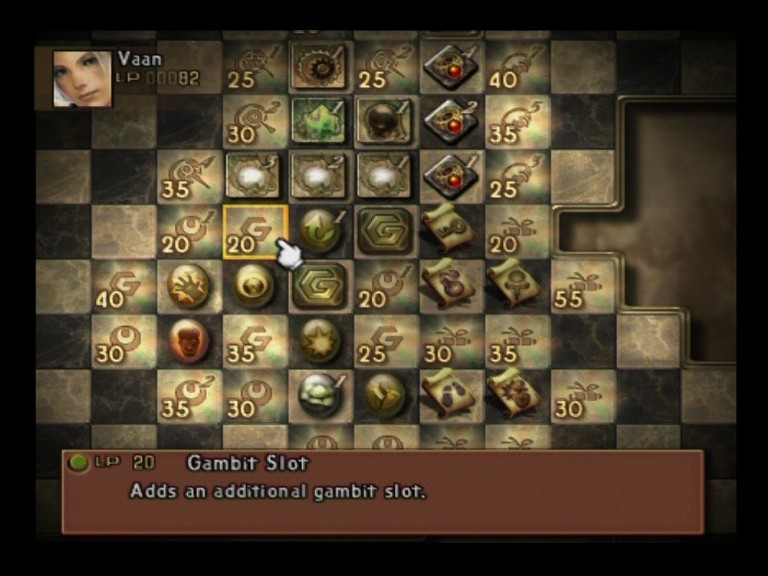Choose the dark round helmet license tile
Viewport: 768px width, 576px height.
tap(385, 121)
